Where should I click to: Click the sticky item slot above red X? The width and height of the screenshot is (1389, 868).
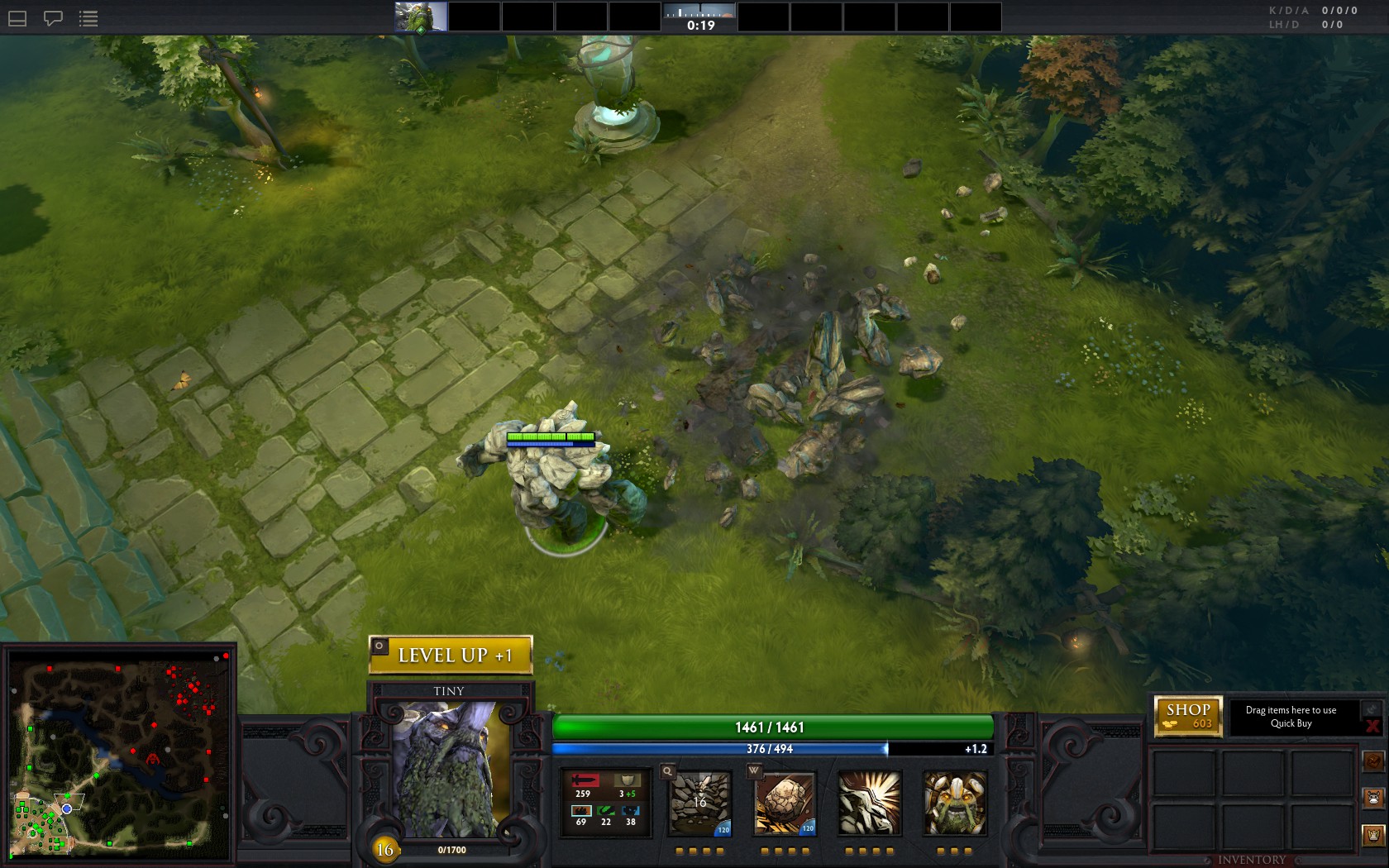coord(1372,709)
